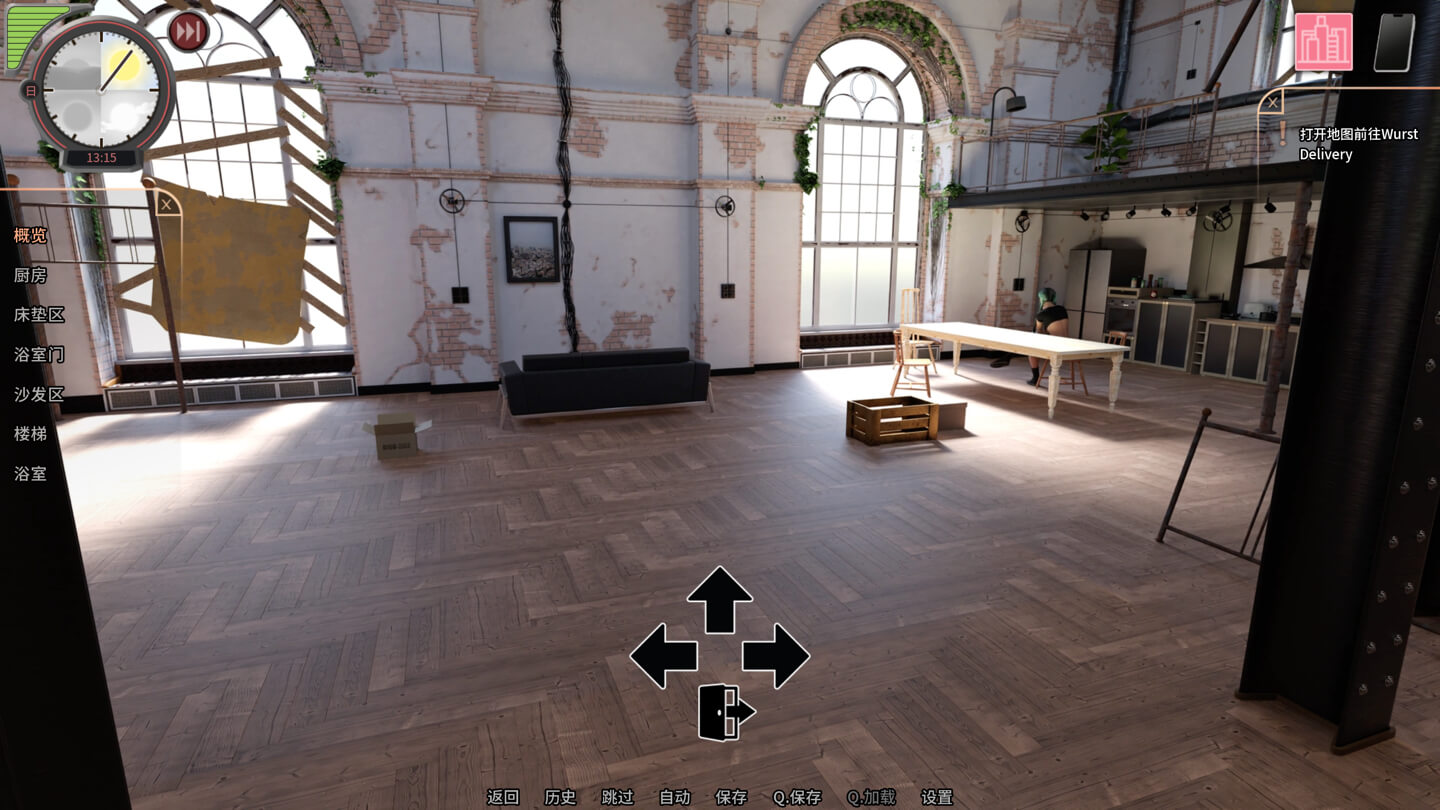The image size is (1440, 810).
Task: Choose 床垫区 in the location list
Action: coord(39,314)
